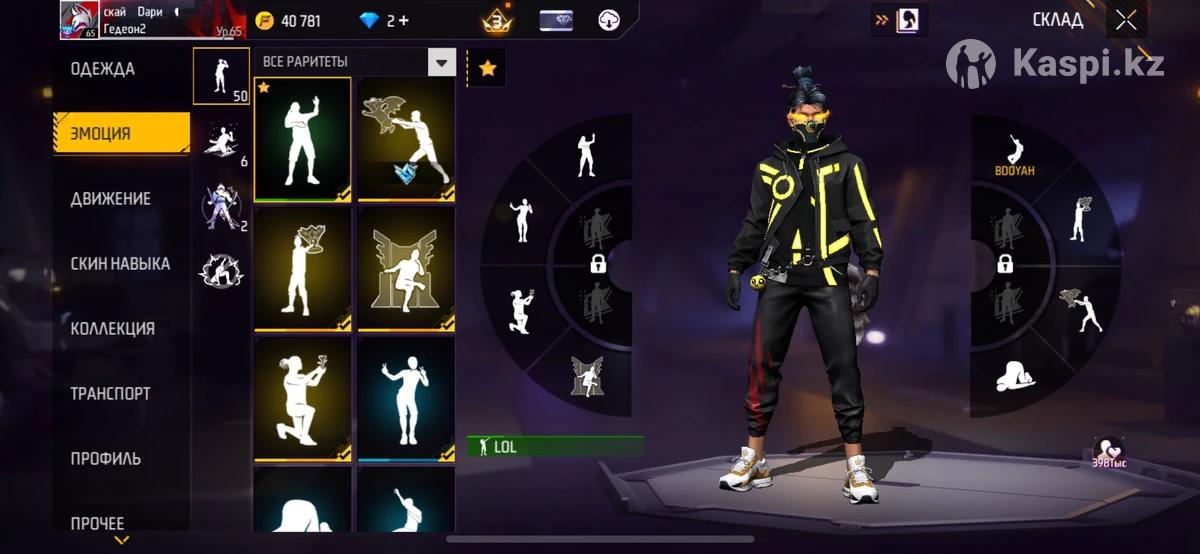1200x554 pixels.
Task: Switch to the ДВИЖЕНИЕ tab
Action: [110, 198]
